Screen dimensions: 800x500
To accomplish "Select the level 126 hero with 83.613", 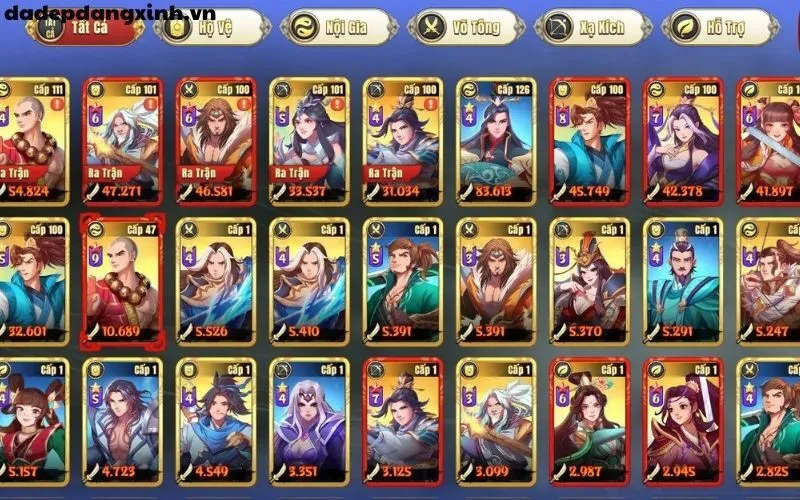I will pyautogui.click(x=495, y=140).
